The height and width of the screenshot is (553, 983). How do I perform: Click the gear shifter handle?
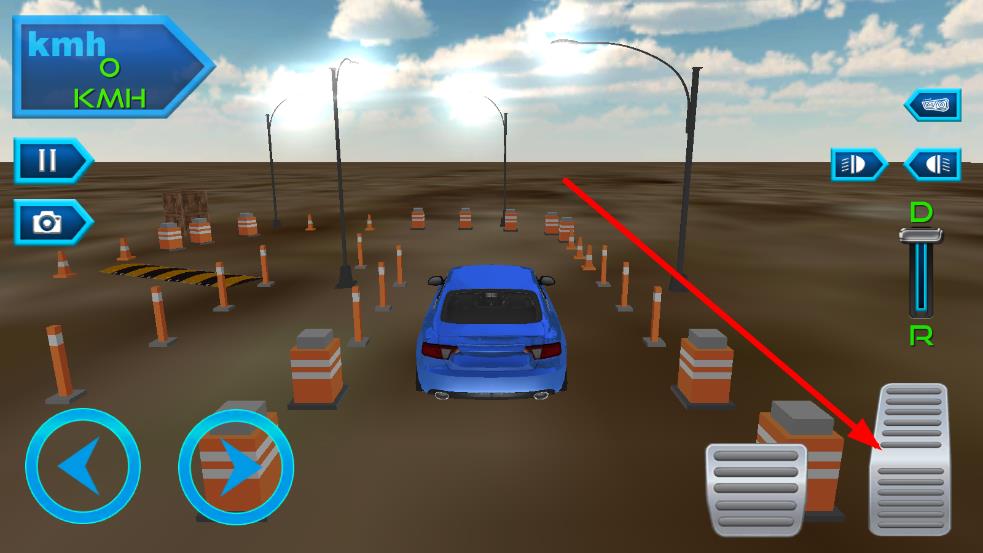(x=921, y=235)
